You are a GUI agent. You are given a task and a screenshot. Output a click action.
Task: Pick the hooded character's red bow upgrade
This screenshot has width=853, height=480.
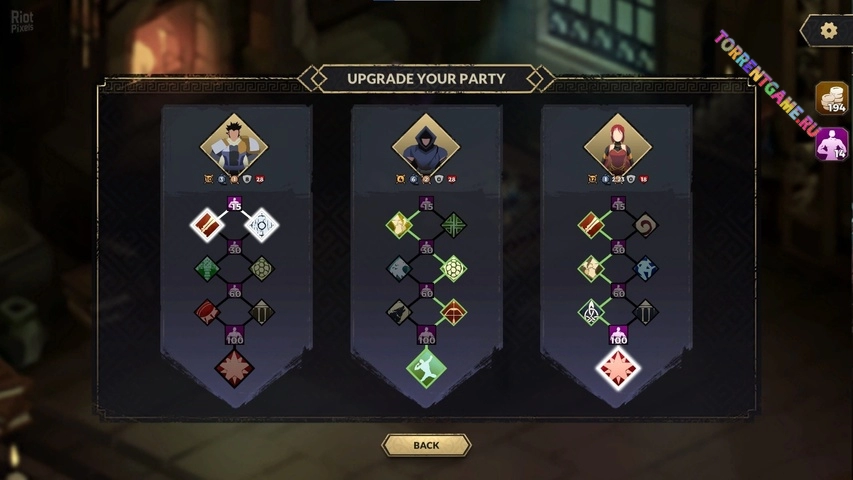click(454, 312)
